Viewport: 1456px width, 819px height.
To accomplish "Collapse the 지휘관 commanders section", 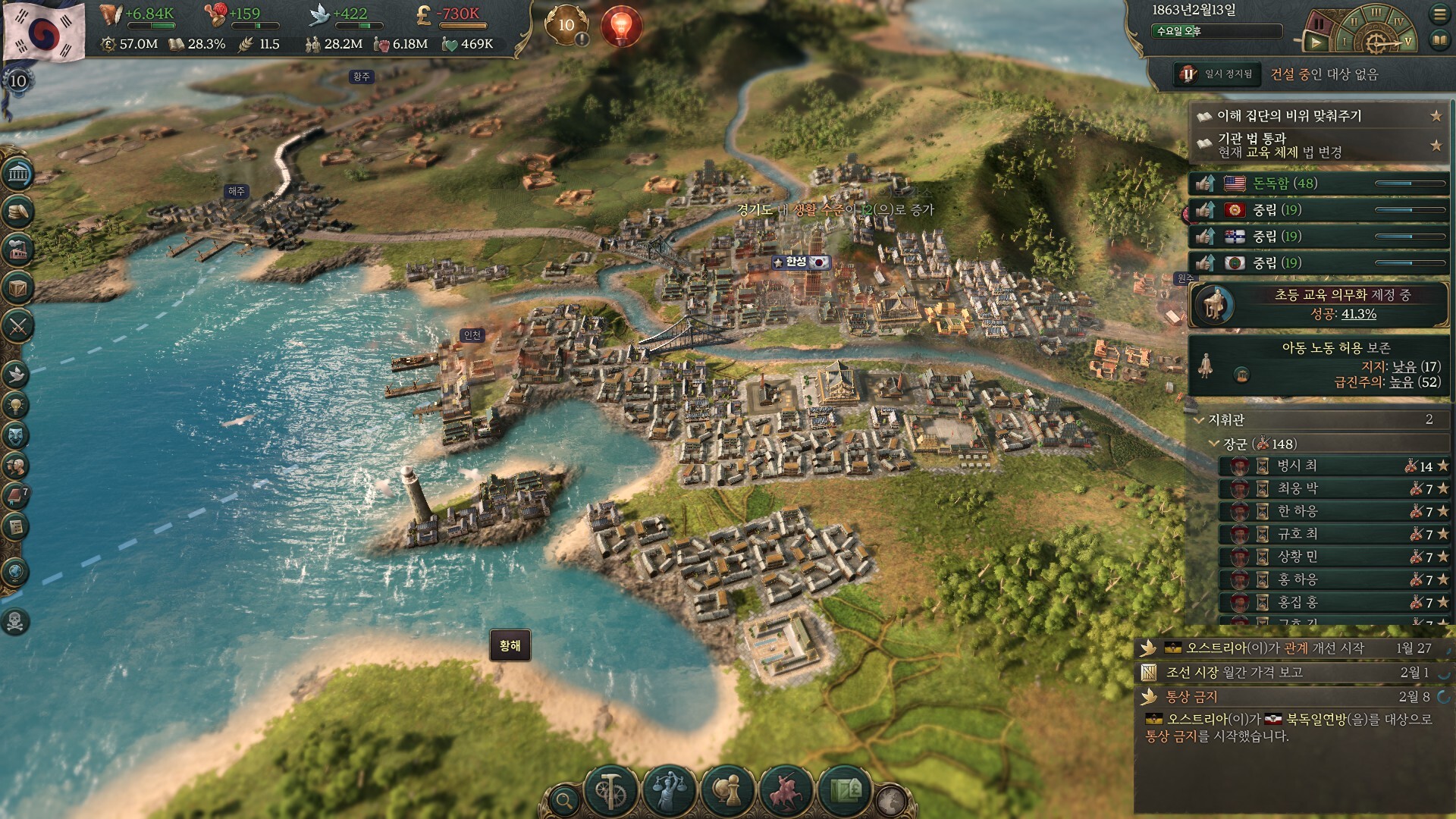I will click(x=1199, y=419).
